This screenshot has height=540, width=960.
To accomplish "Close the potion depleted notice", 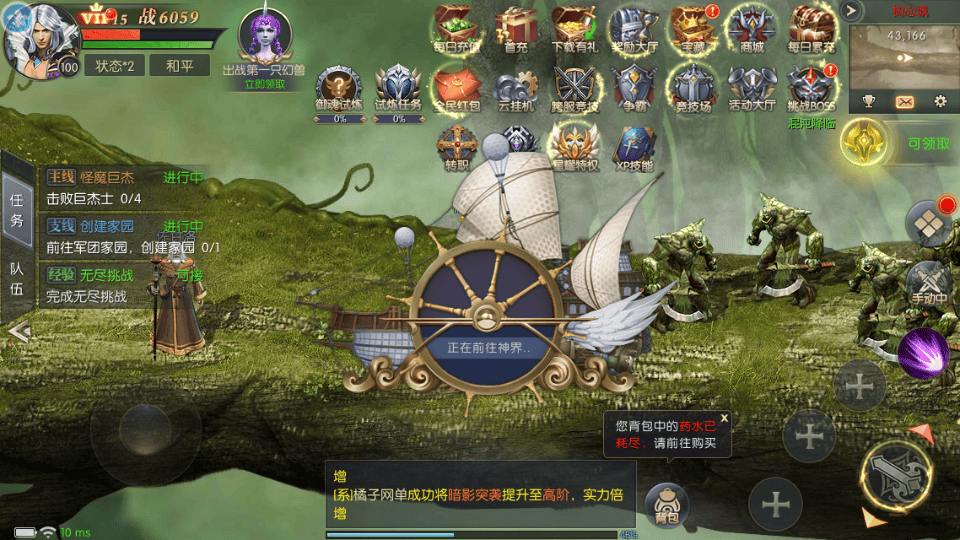I will [724, 418].
